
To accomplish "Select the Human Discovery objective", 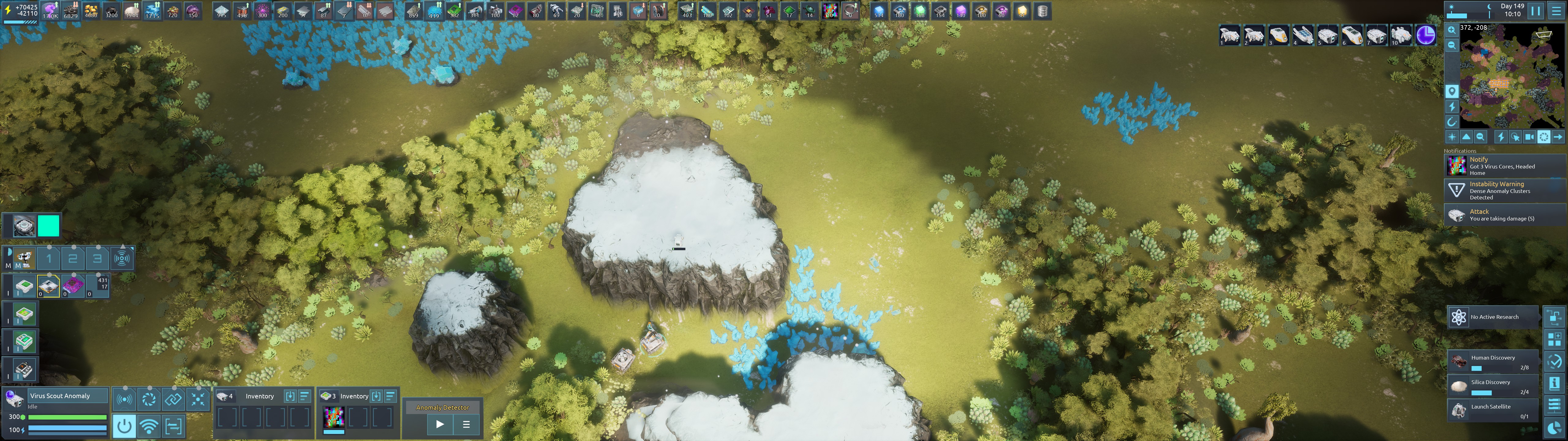I will (1493, 362).
